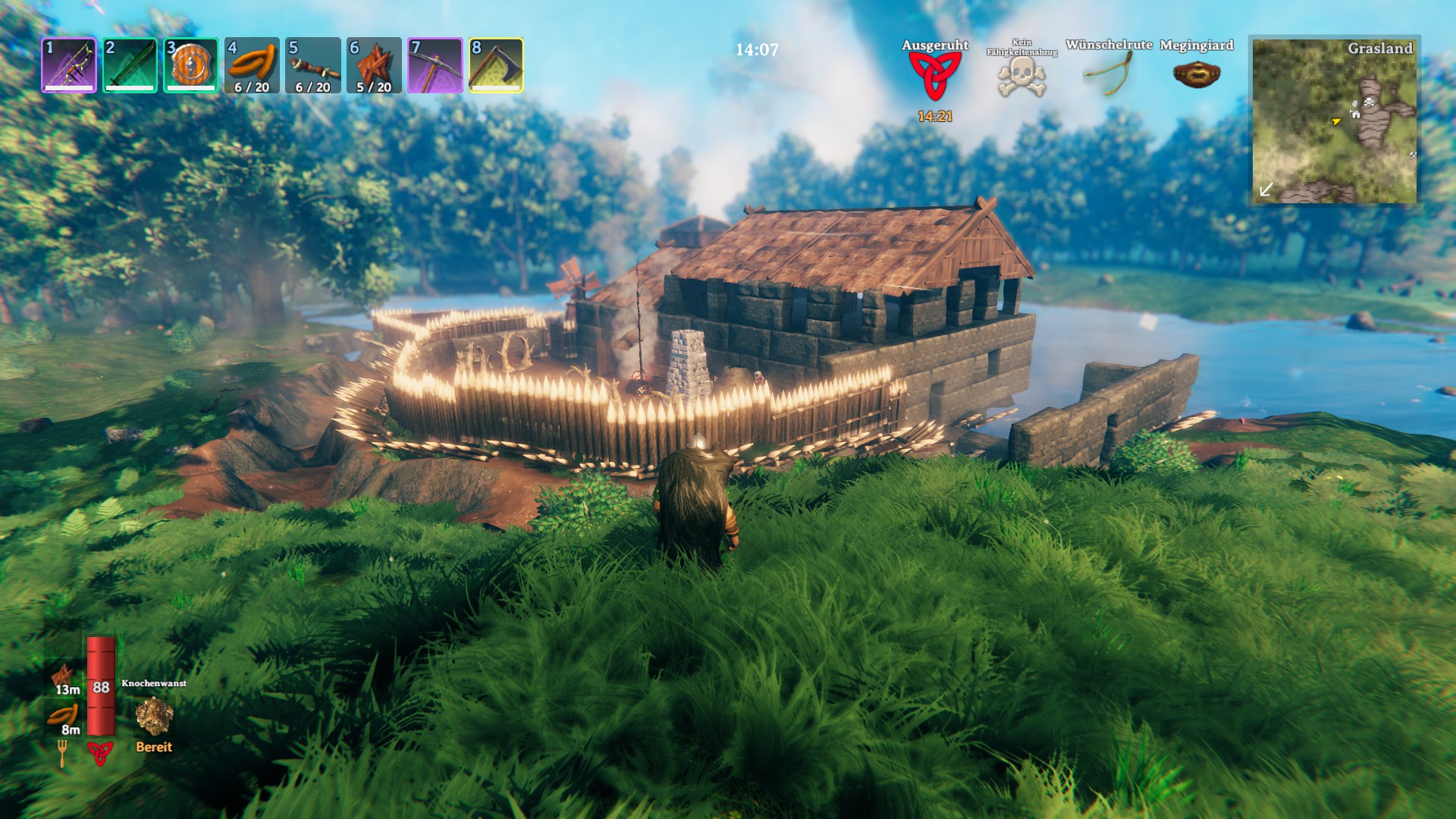Equip the pickaxe from slot 7
1456x819 pixels.
coord(435,65)
